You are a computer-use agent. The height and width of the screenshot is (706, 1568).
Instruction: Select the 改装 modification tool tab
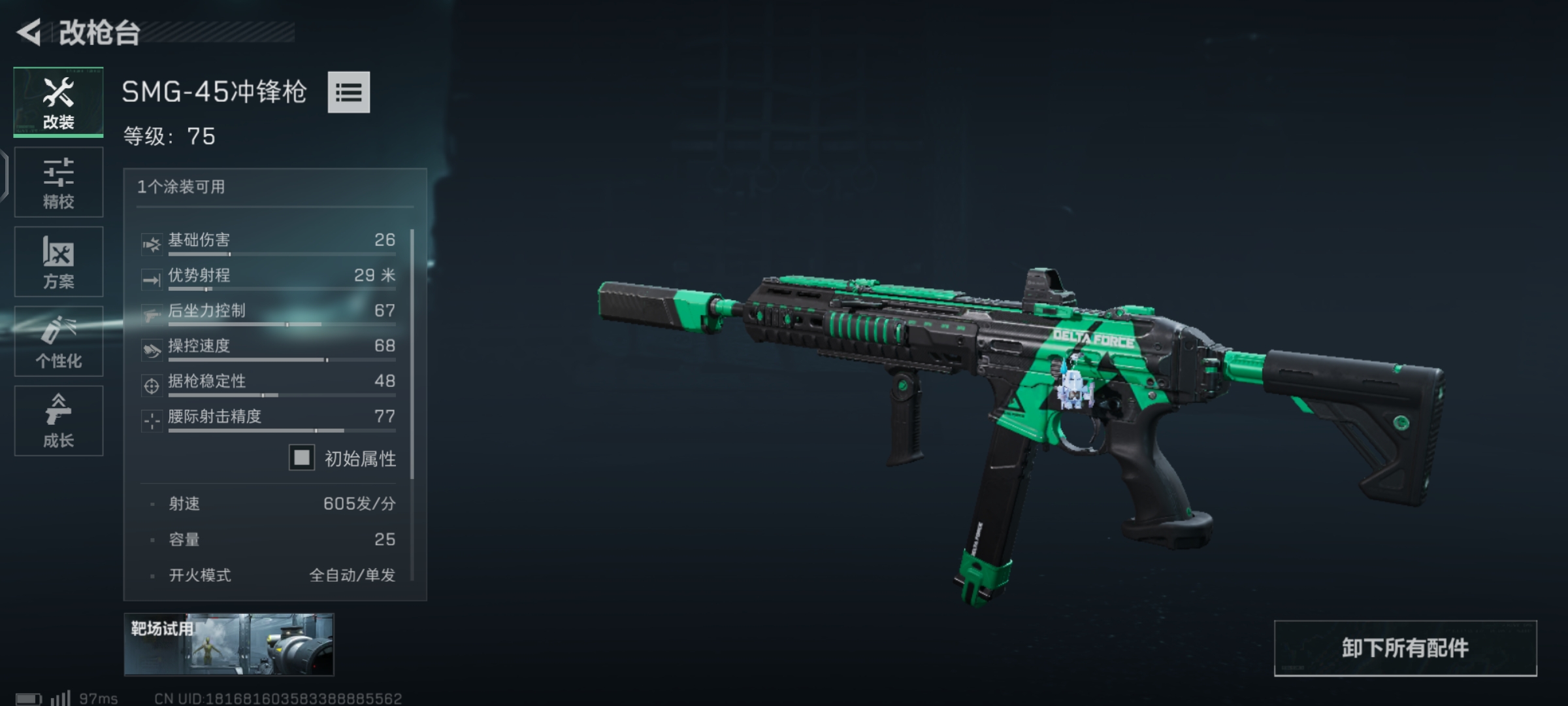click(x=58, y=101)
